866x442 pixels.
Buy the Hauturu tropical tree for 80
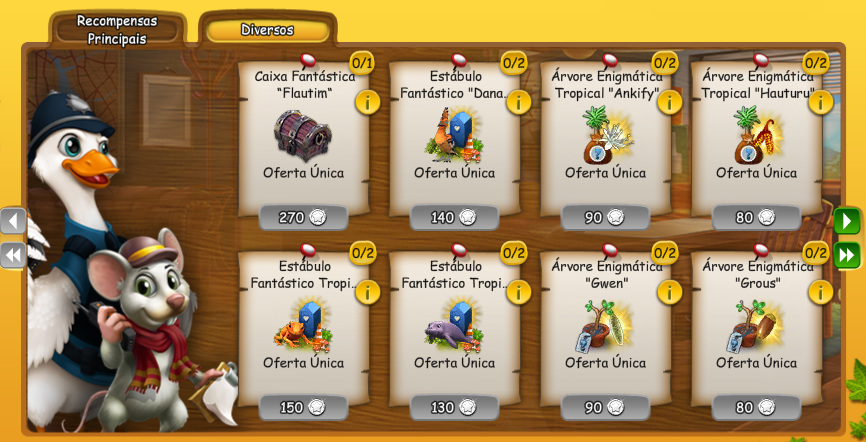(x=757, y=217)
